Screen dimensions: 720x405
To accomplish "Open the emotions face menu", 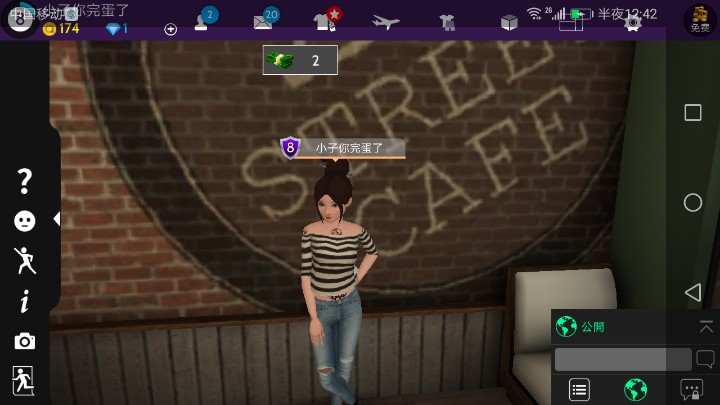I will click(x=25, y=221).
